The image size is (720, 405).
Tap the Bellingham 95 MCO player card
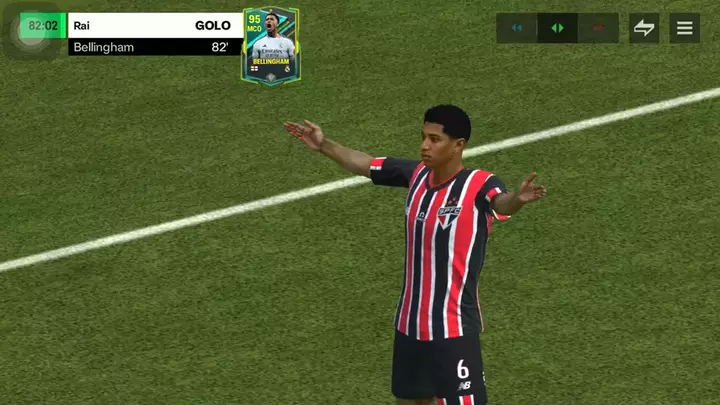[x=270, y=45]
